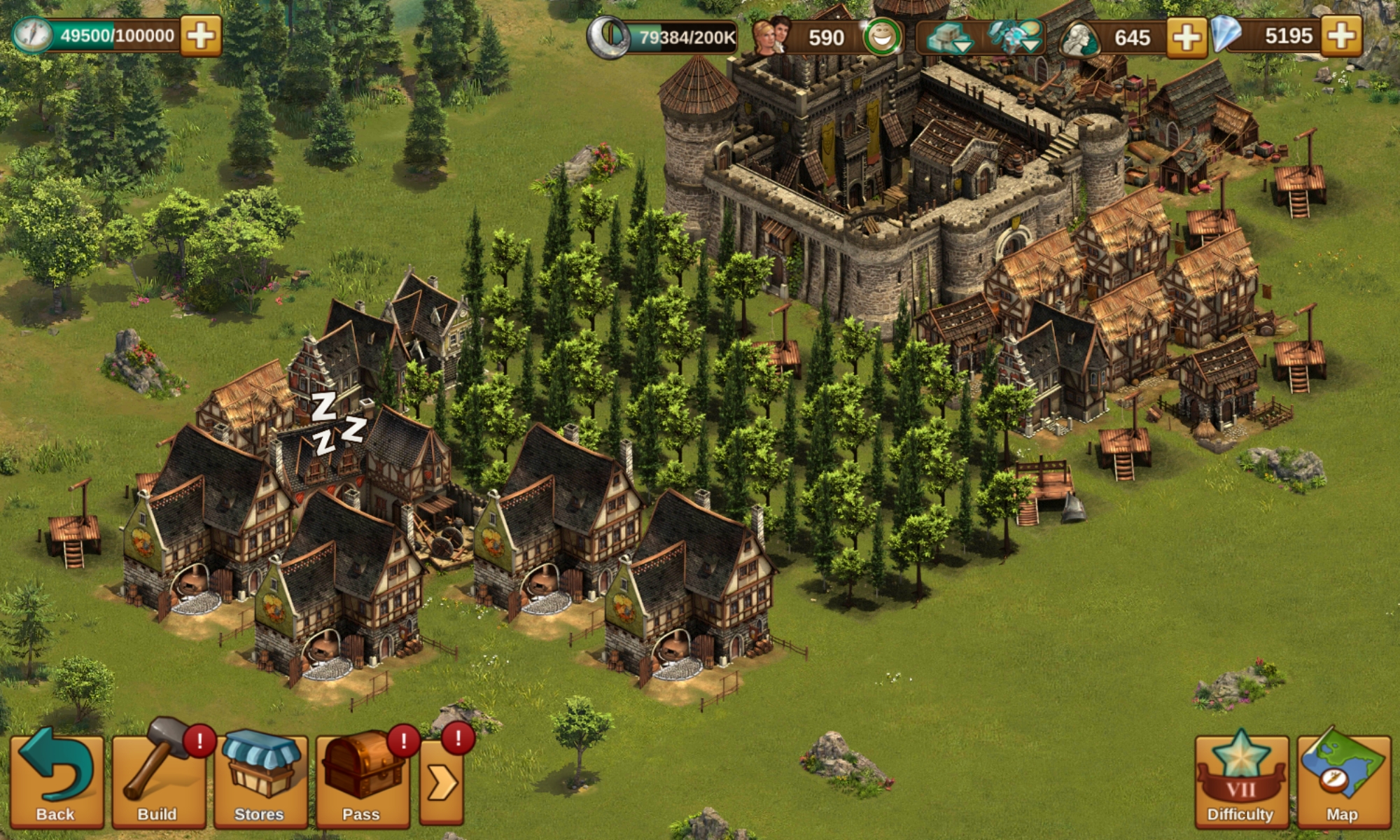
Task: Add more compass resource with plus button
Action: click(x=201, y=36)
